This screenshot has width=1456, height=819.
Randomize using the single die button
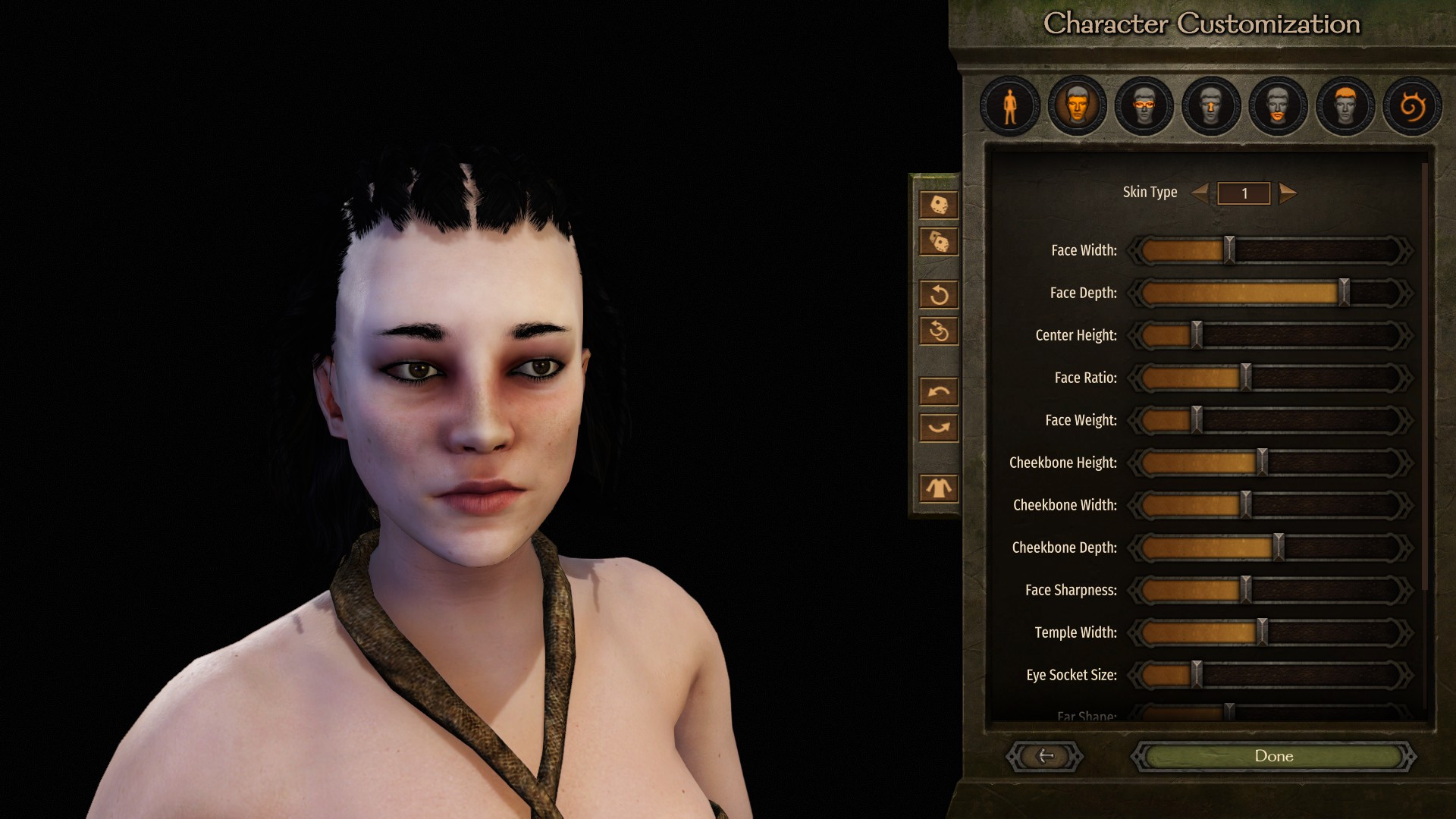tap(939, 205)
